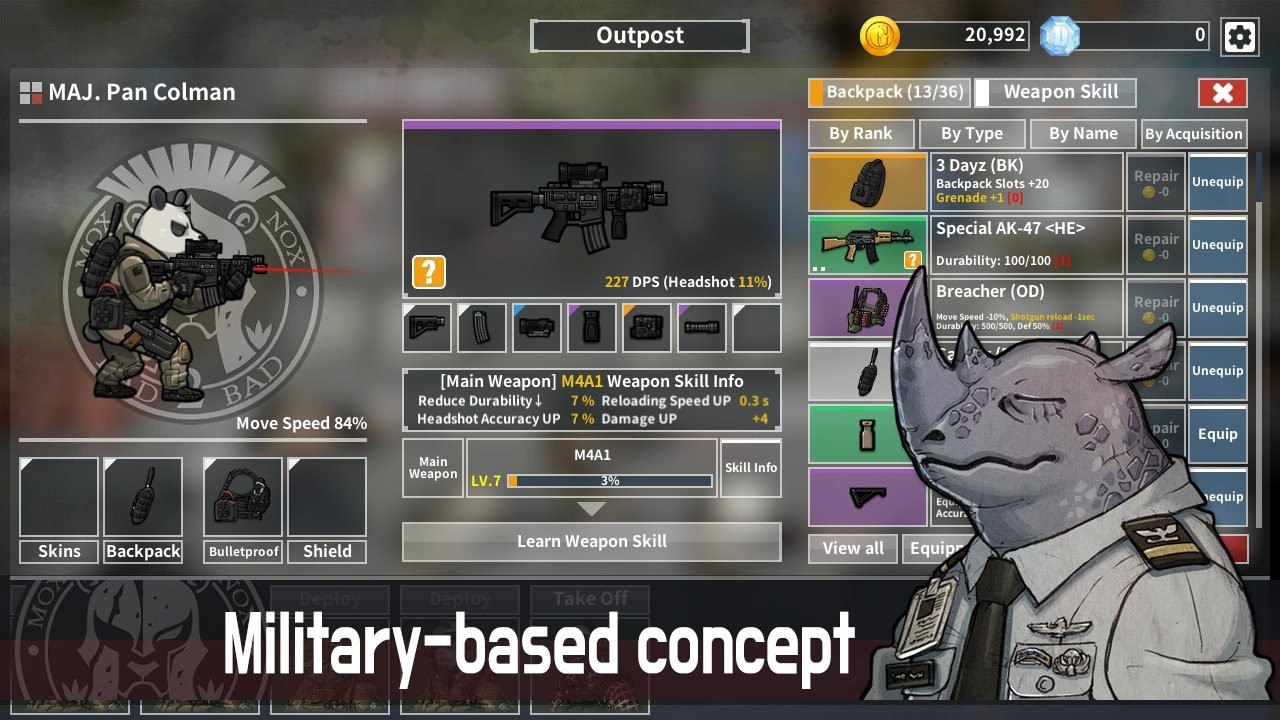Switch to the Weapon Skill tab
Image resolution: width=1280 pixels, height=720 pixels.
[x=1056, y=92]
